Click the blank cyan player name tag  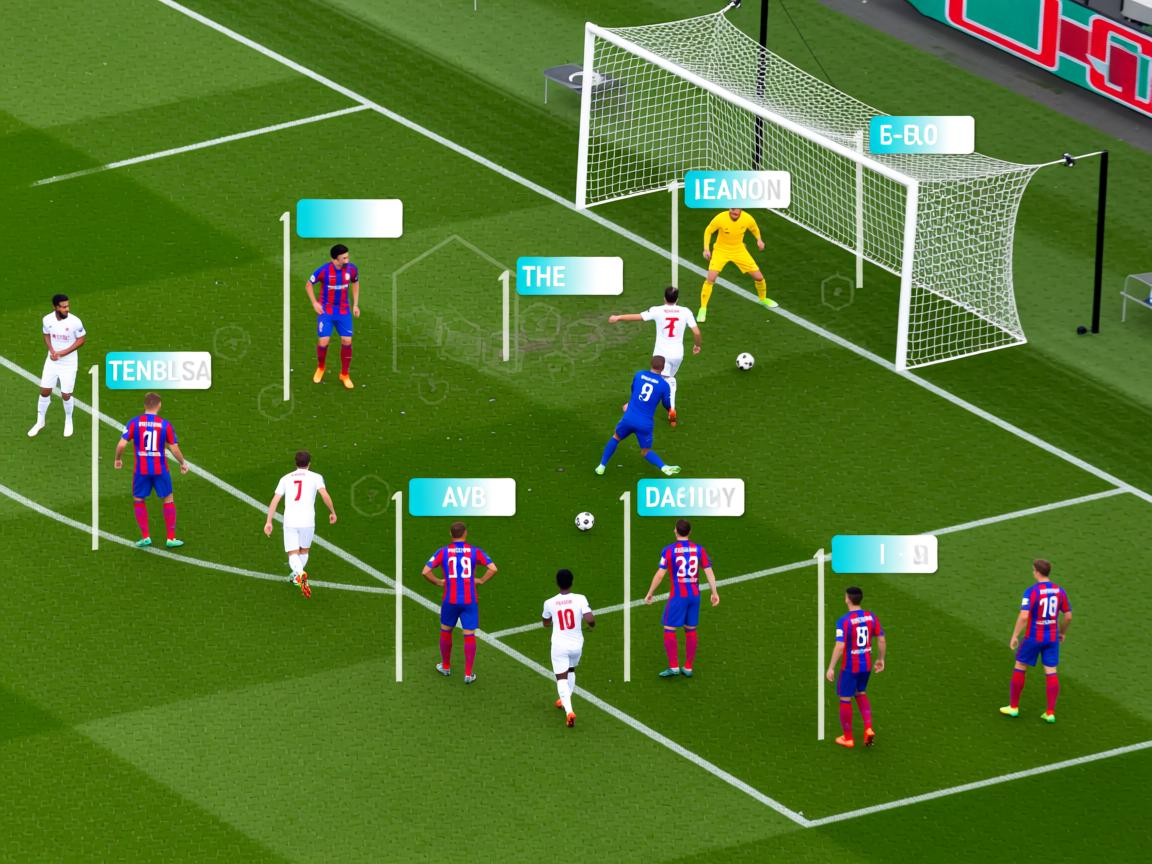pos(349,218)
